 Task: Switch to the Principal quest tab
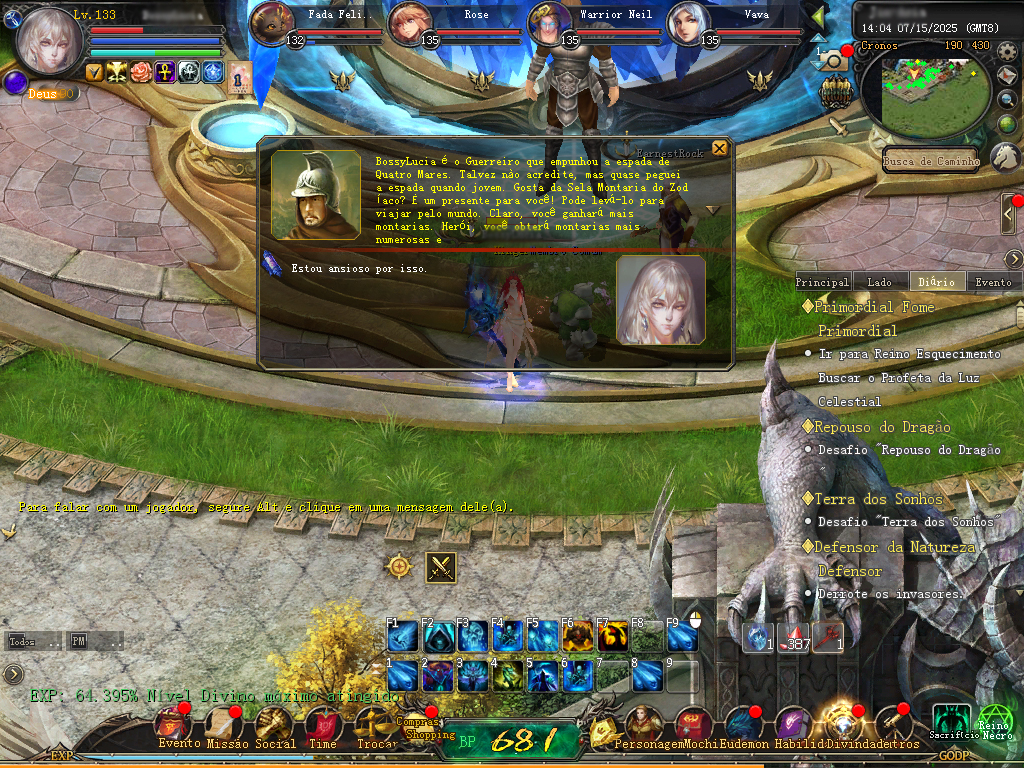point(822,282)
